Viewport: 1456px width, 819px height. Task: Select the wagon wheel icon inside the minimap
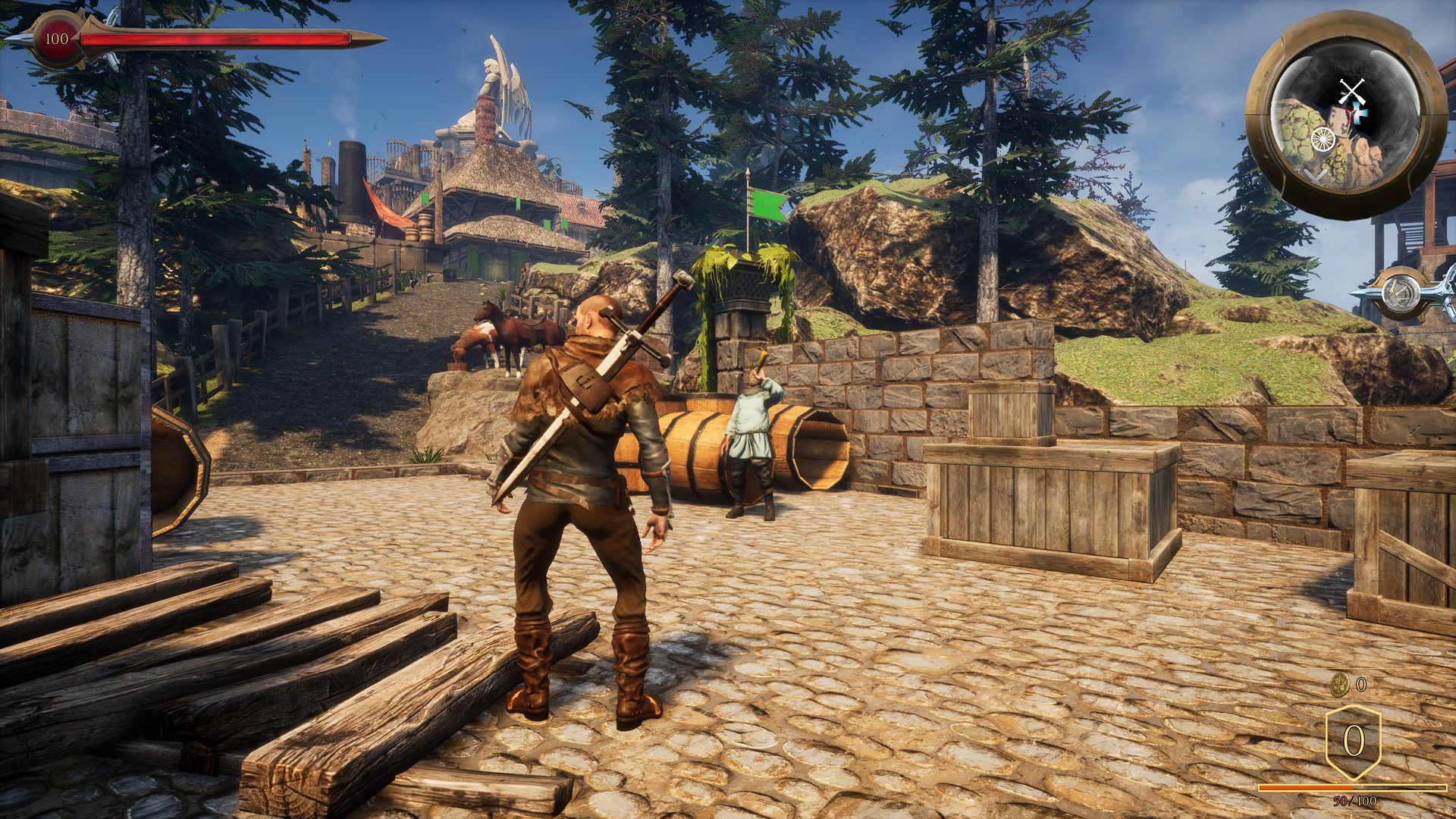coord(1322,139)
